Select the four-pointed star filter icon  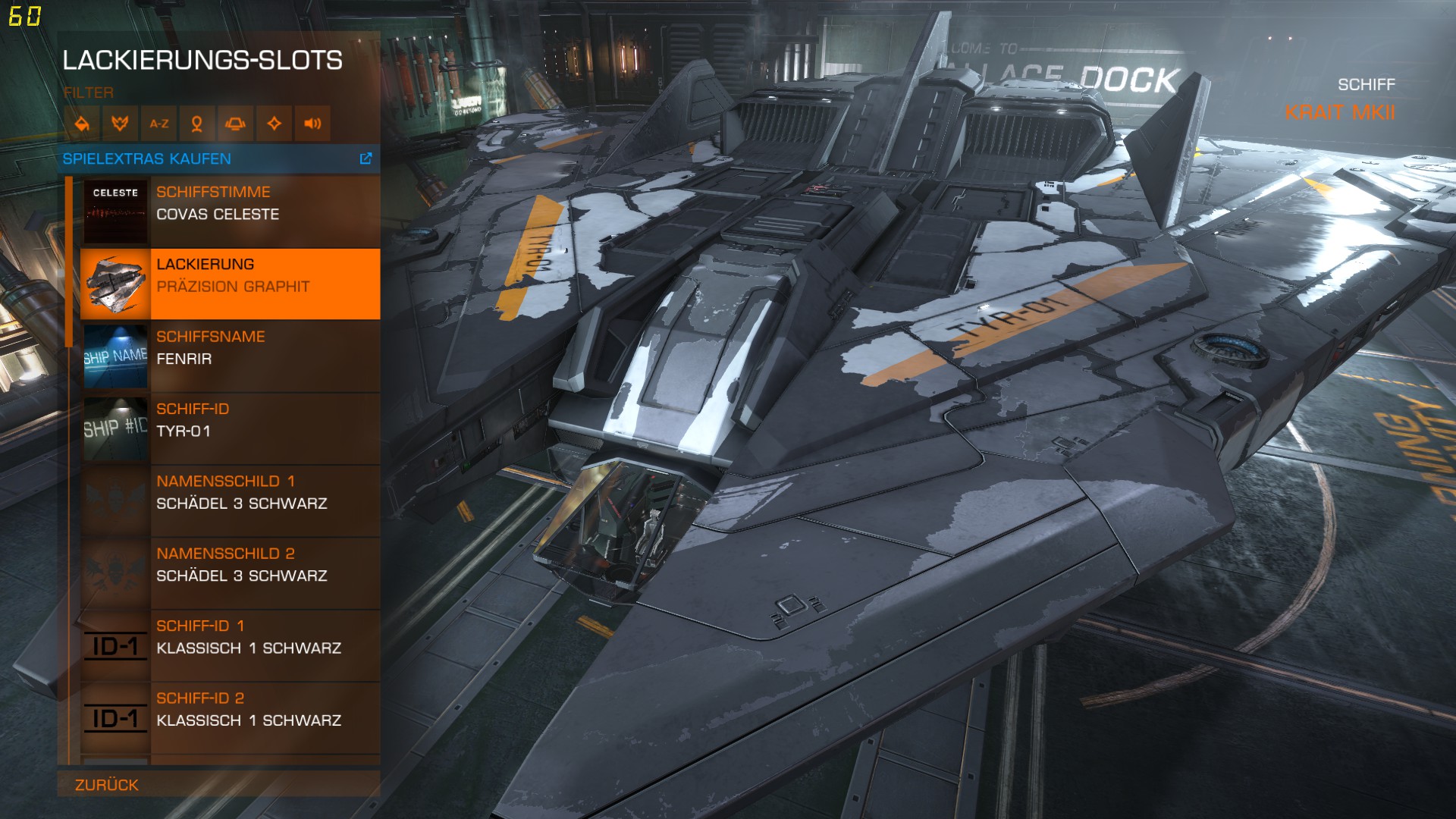coord(274,124)
